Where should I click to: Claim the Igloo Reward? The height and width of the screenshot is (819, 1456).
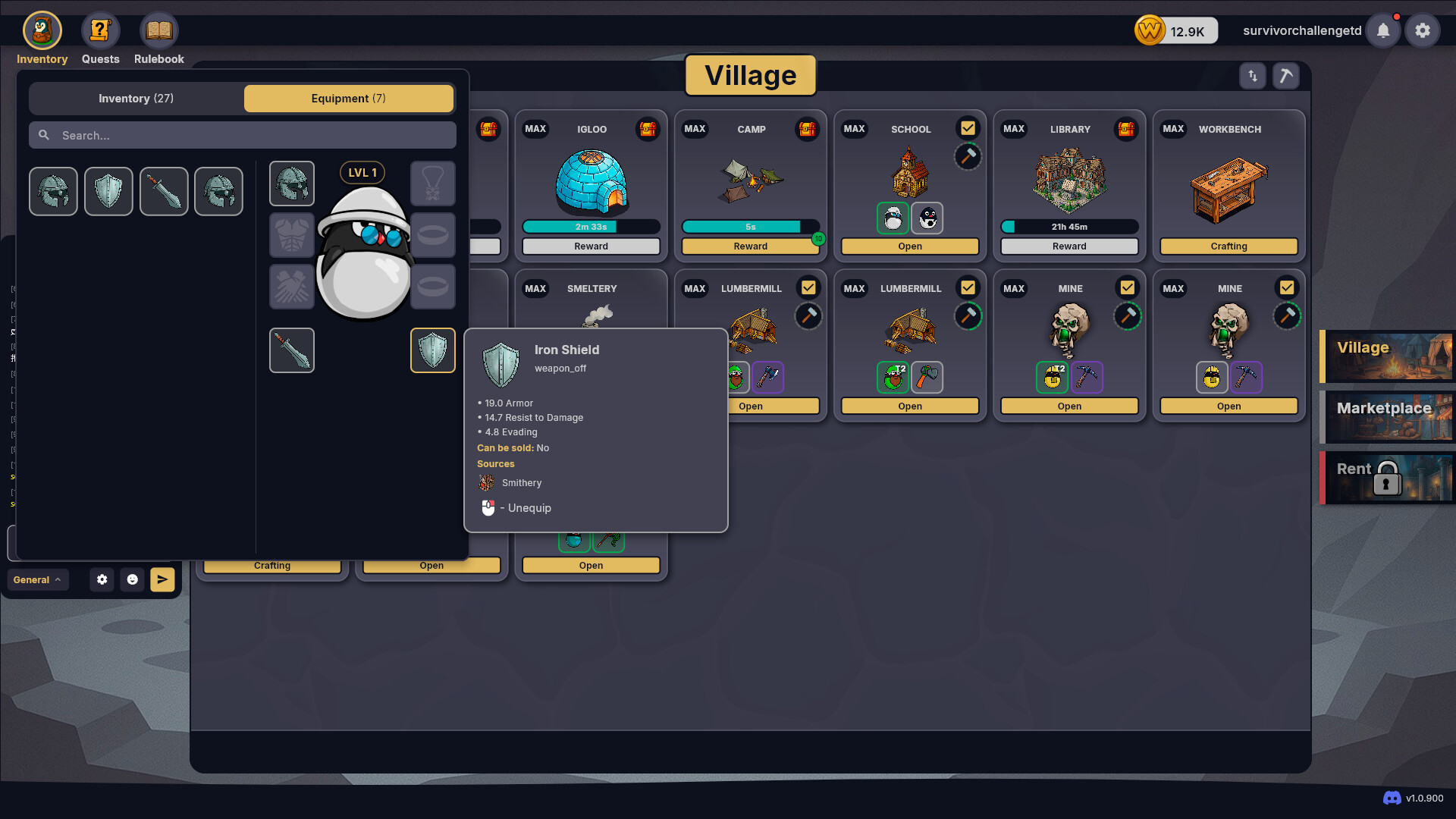click(591, 246)
